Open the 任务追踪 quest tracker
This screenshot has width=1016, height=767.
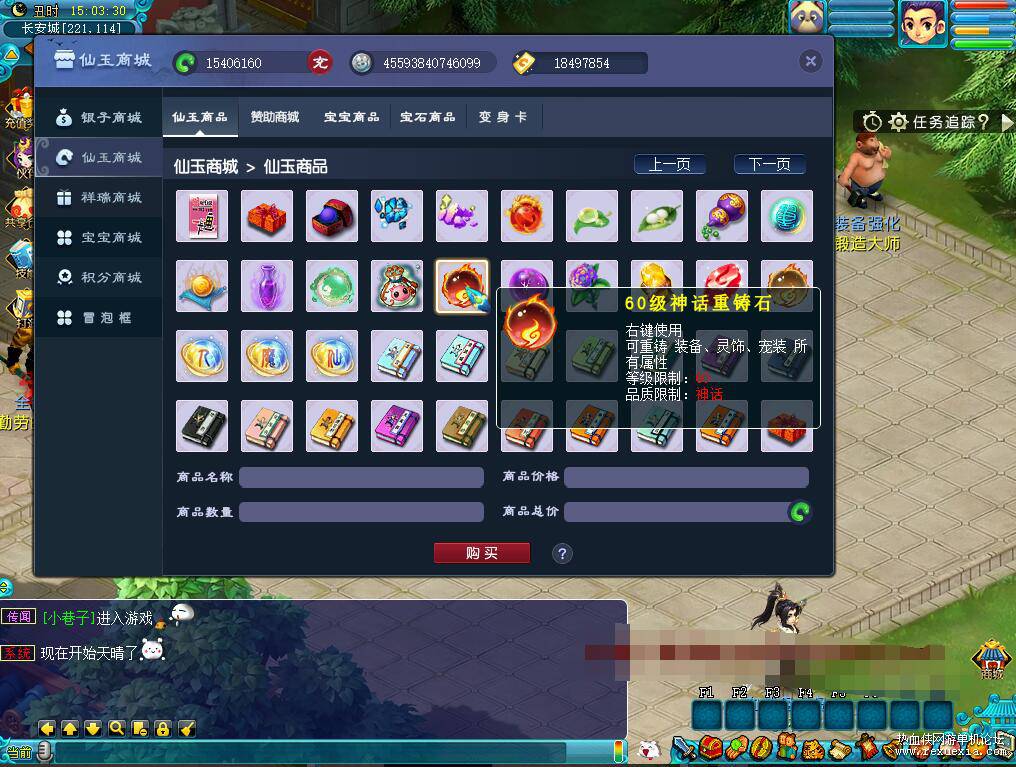point(938,122)
